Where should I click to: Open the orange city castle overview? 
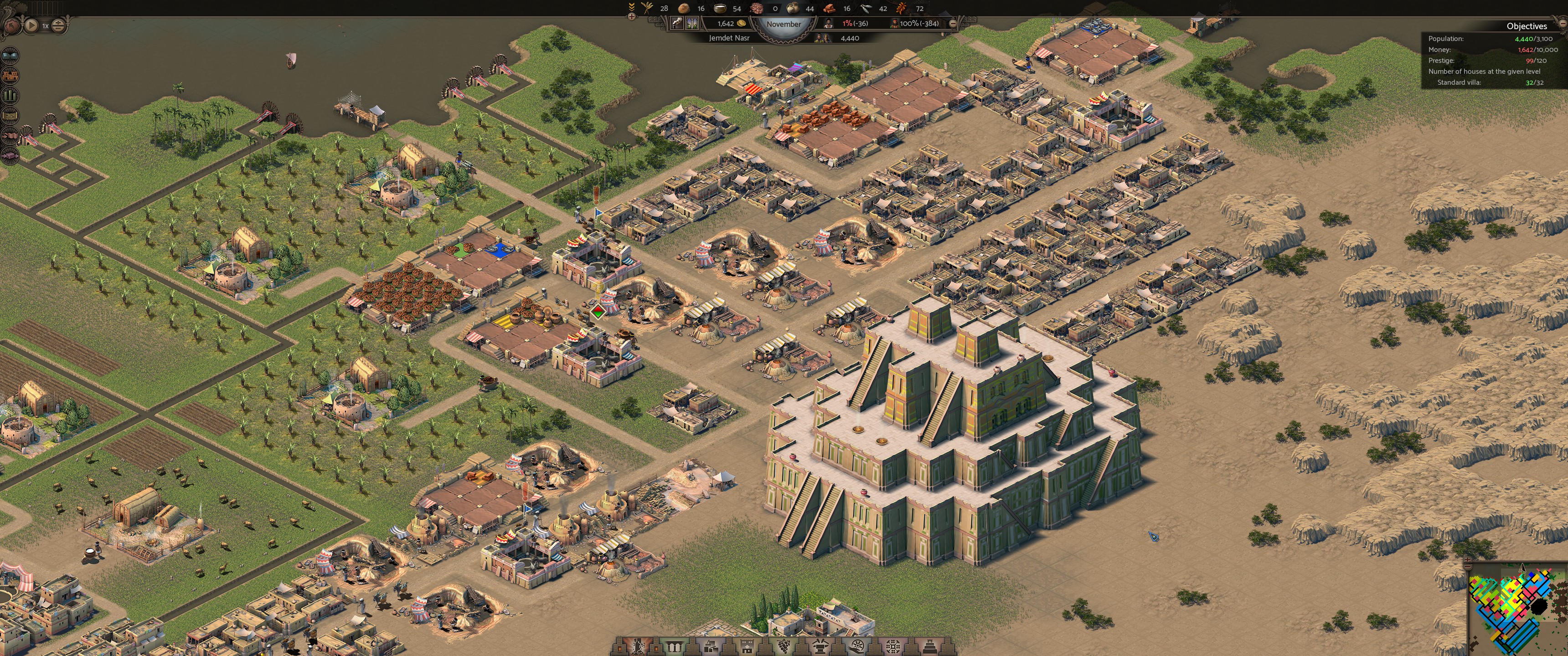(x=10, y=76)
